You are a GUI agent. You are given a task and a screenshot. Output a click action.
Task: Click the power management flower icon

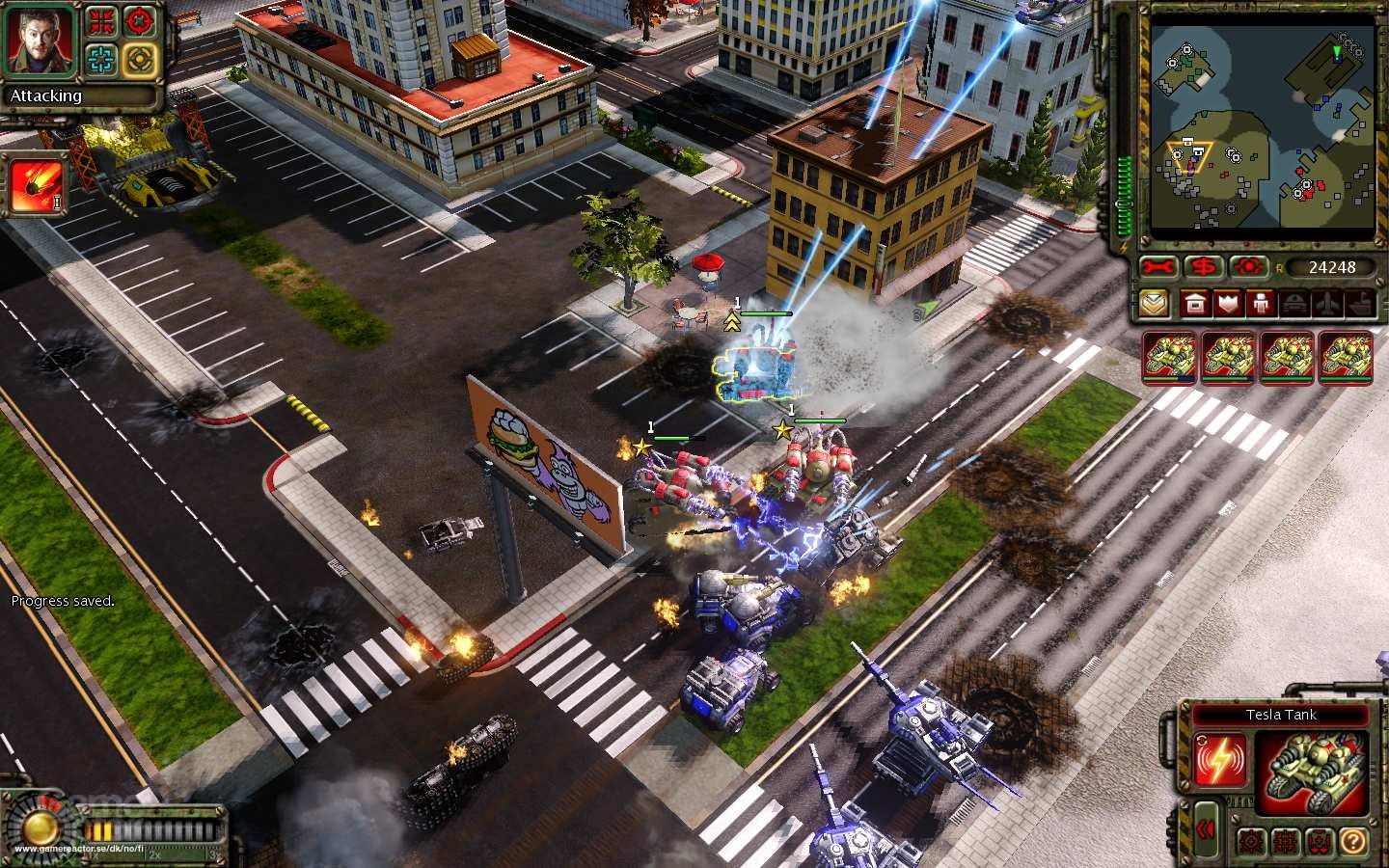(1247, 267)
